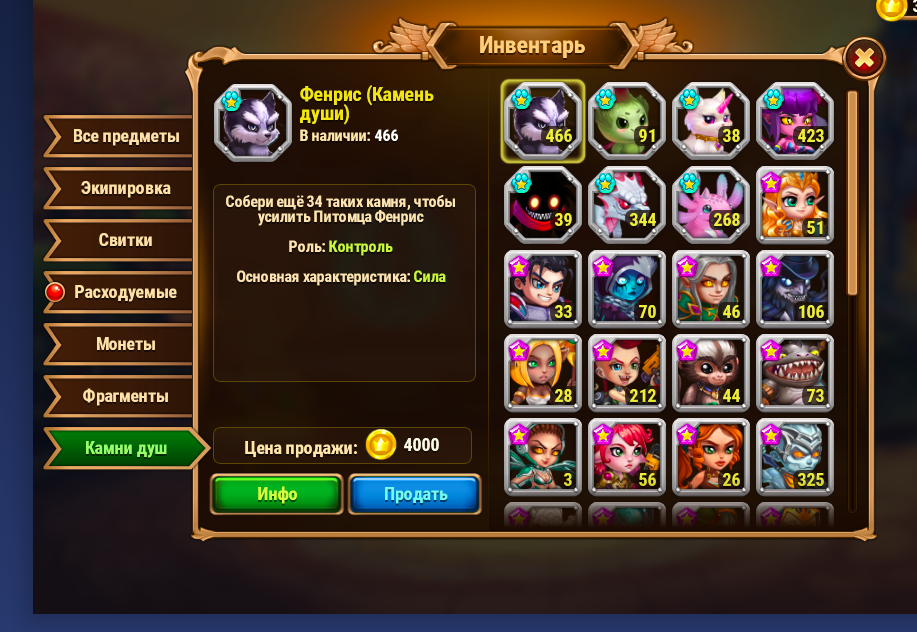Select the white unicorn cat stone with 38
The width and height of the screenshot is (917, 632).
[710, 121]
